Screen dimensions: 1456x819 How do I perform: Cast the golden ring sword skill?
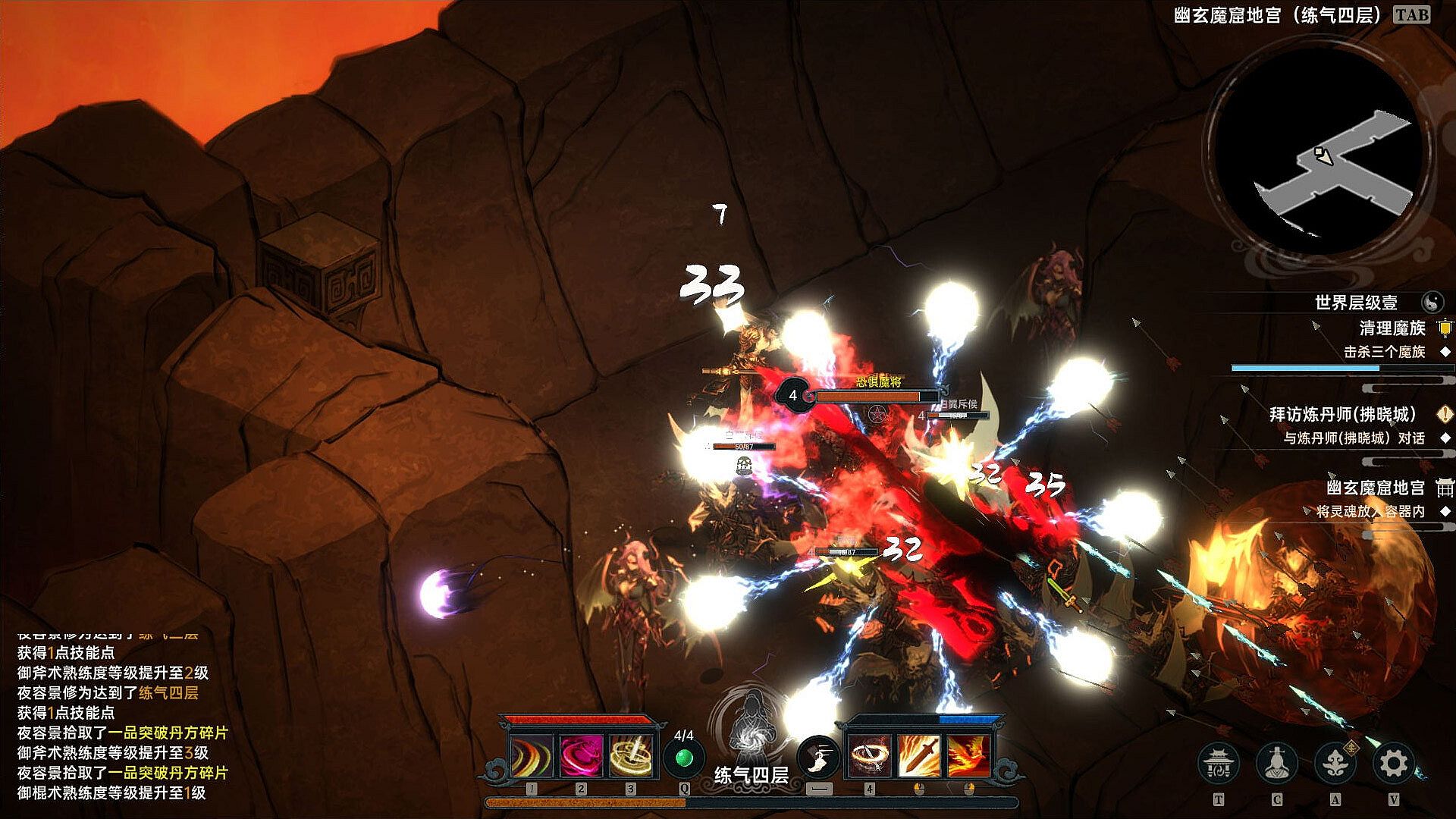(631, 756)
